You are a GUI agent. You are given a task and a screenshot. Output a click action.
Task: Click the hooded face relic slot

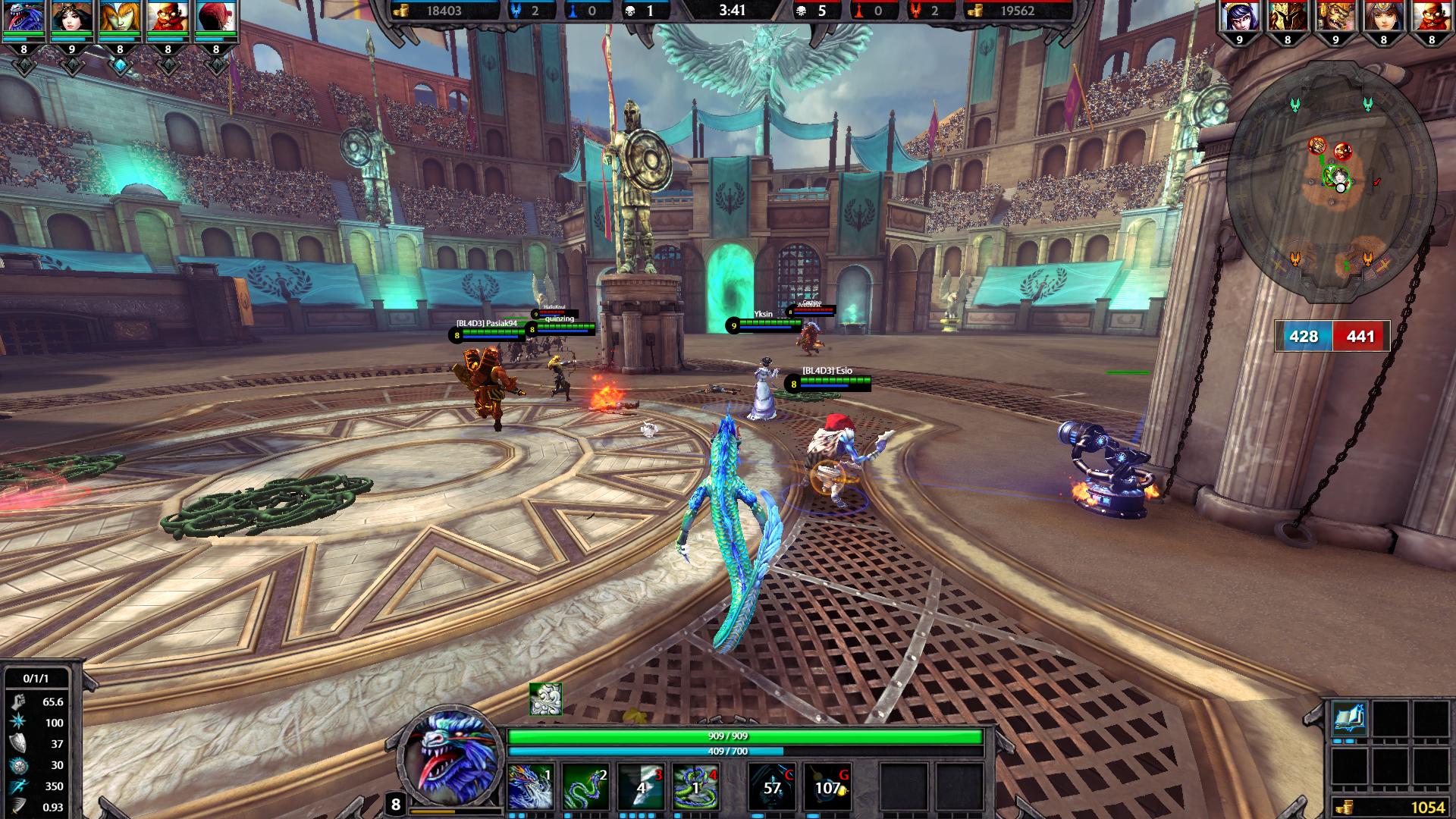[773, 786]
